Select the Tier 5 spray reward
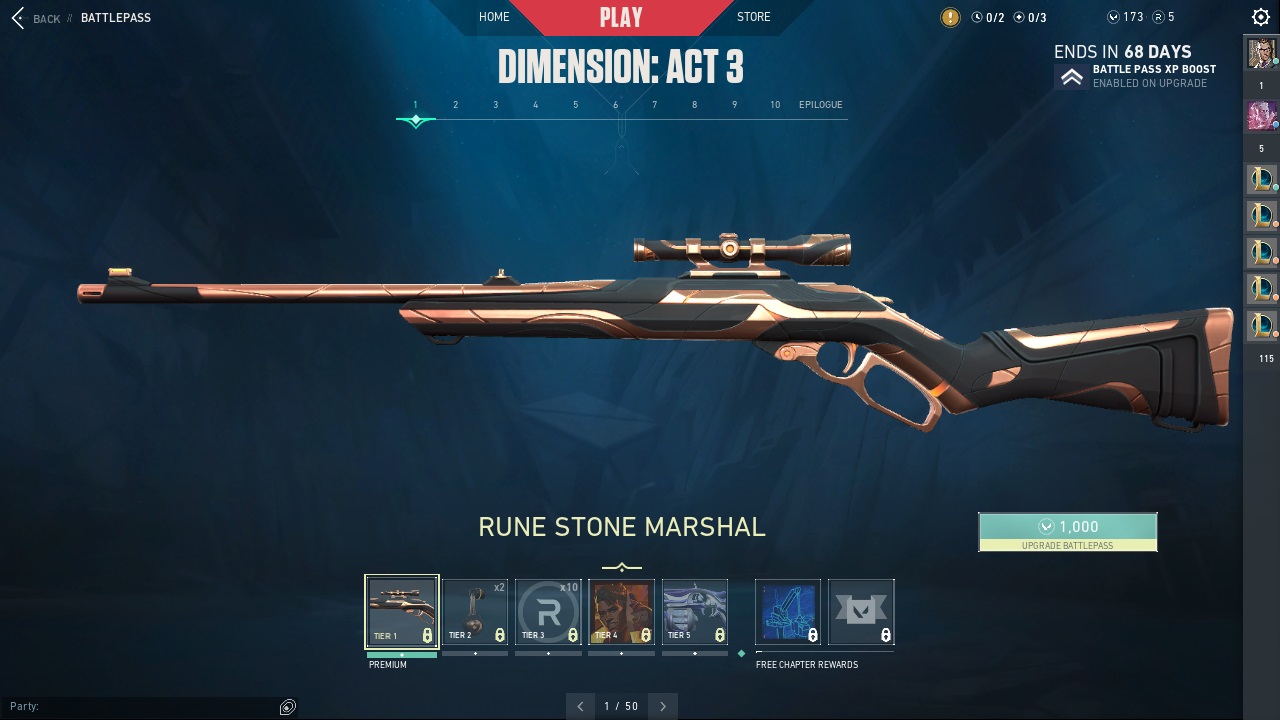 695,610
